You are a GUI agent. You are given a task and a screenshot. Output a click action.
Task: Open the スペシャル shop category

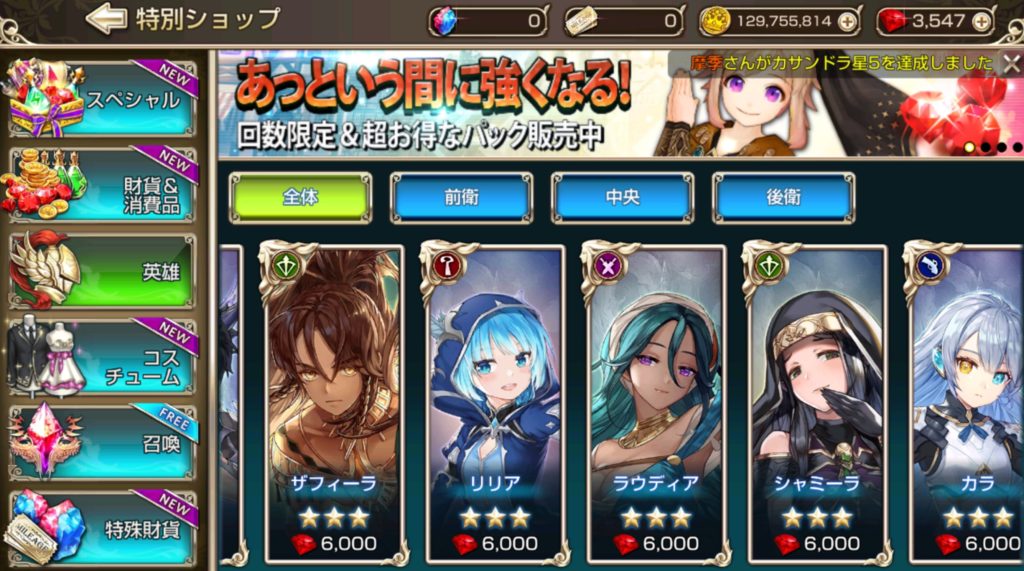pos(103,97)
